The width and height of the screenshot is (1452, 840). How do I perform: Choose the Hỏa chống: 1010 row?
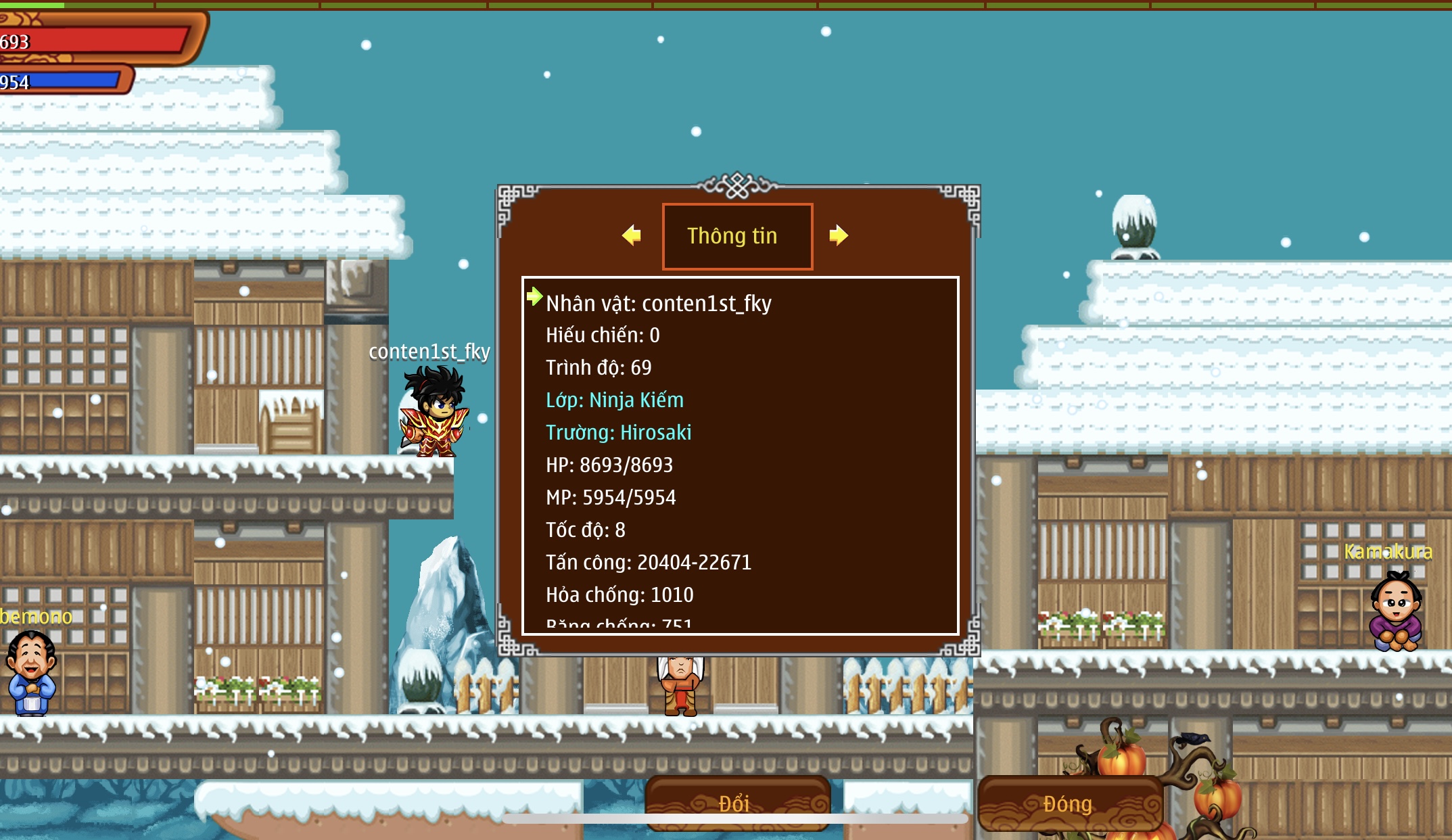tap(619, 595)
